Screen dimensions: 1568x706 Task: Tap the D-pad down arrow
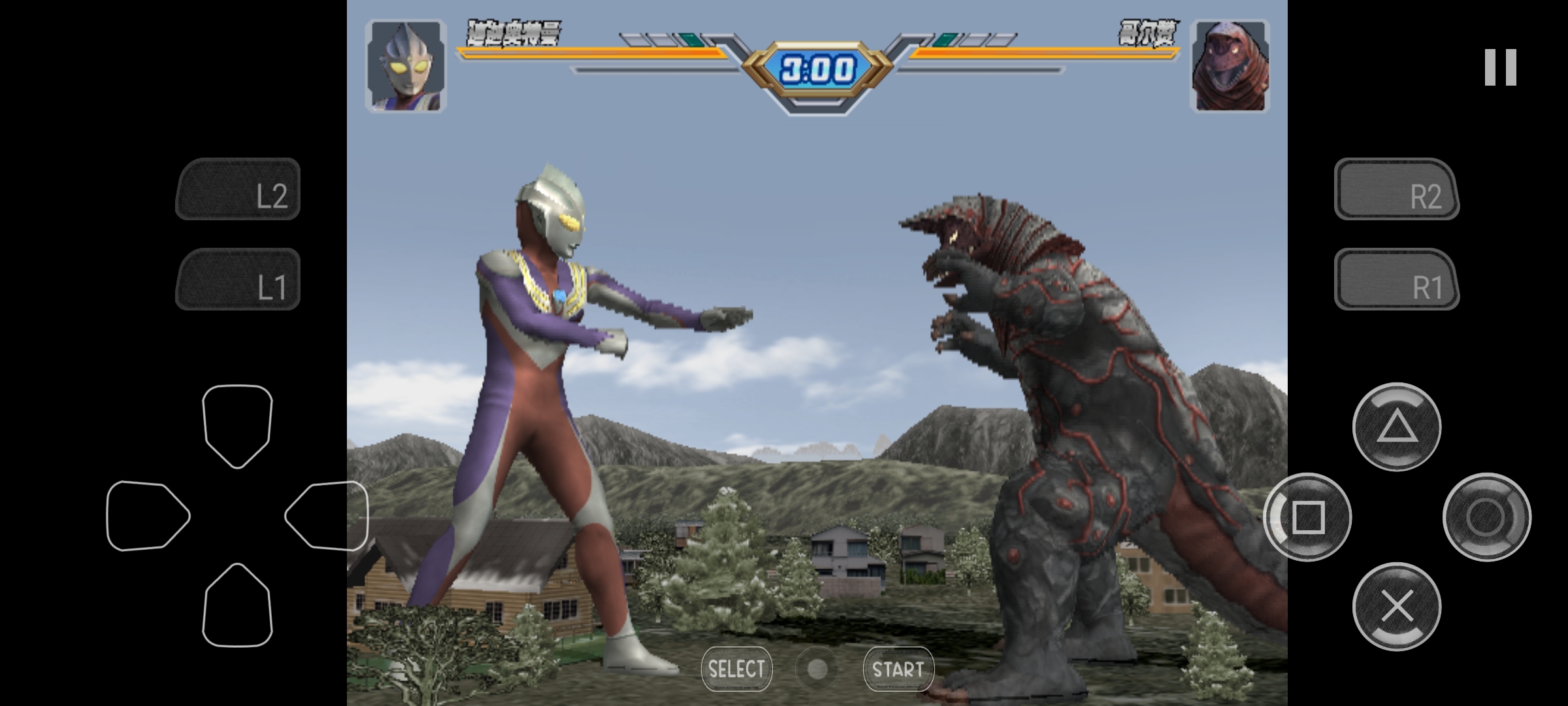pos(237,605)
